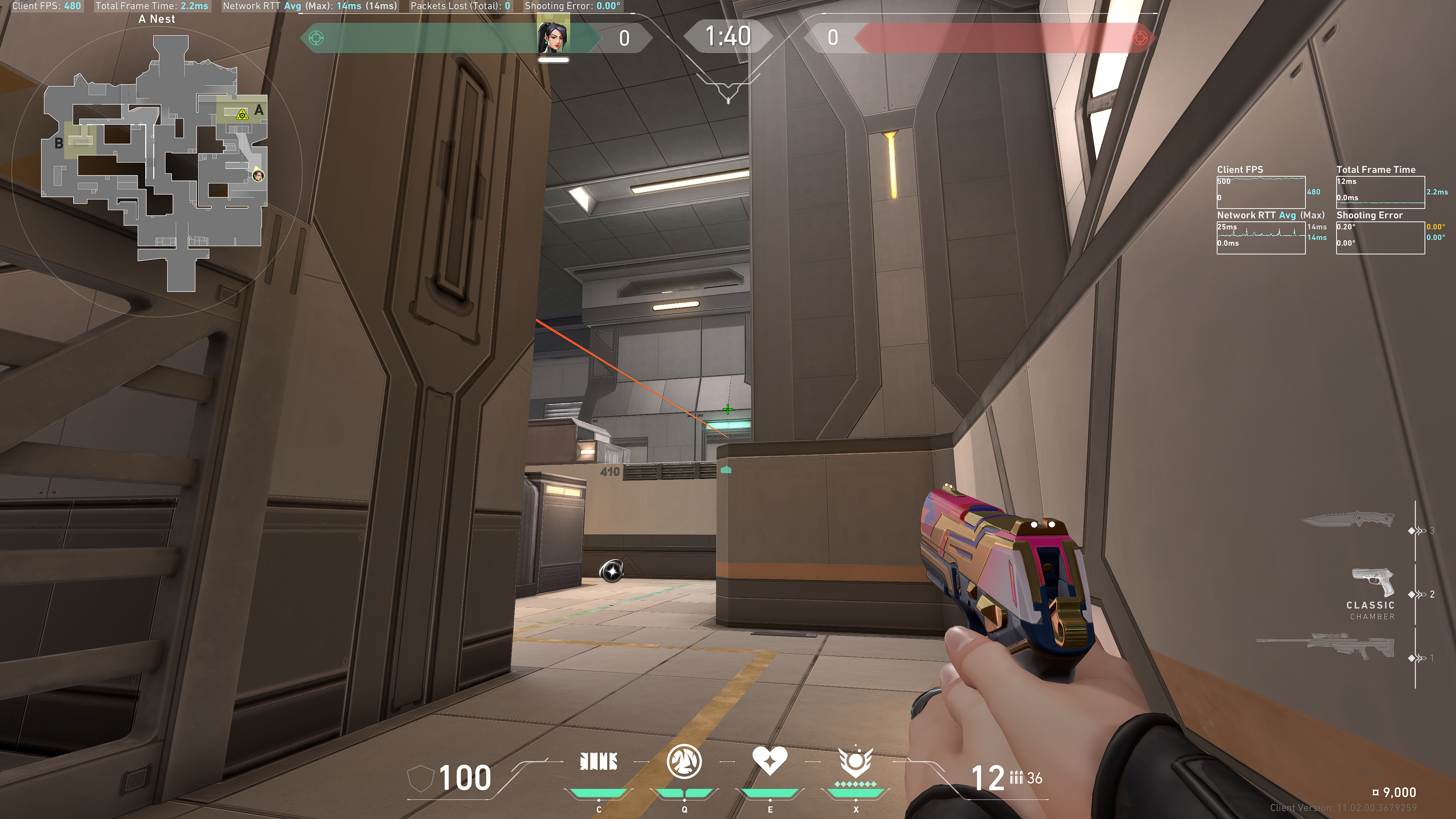Click the Sage portrait in the team bar
Screen dimensions: 1456x819
553,37
